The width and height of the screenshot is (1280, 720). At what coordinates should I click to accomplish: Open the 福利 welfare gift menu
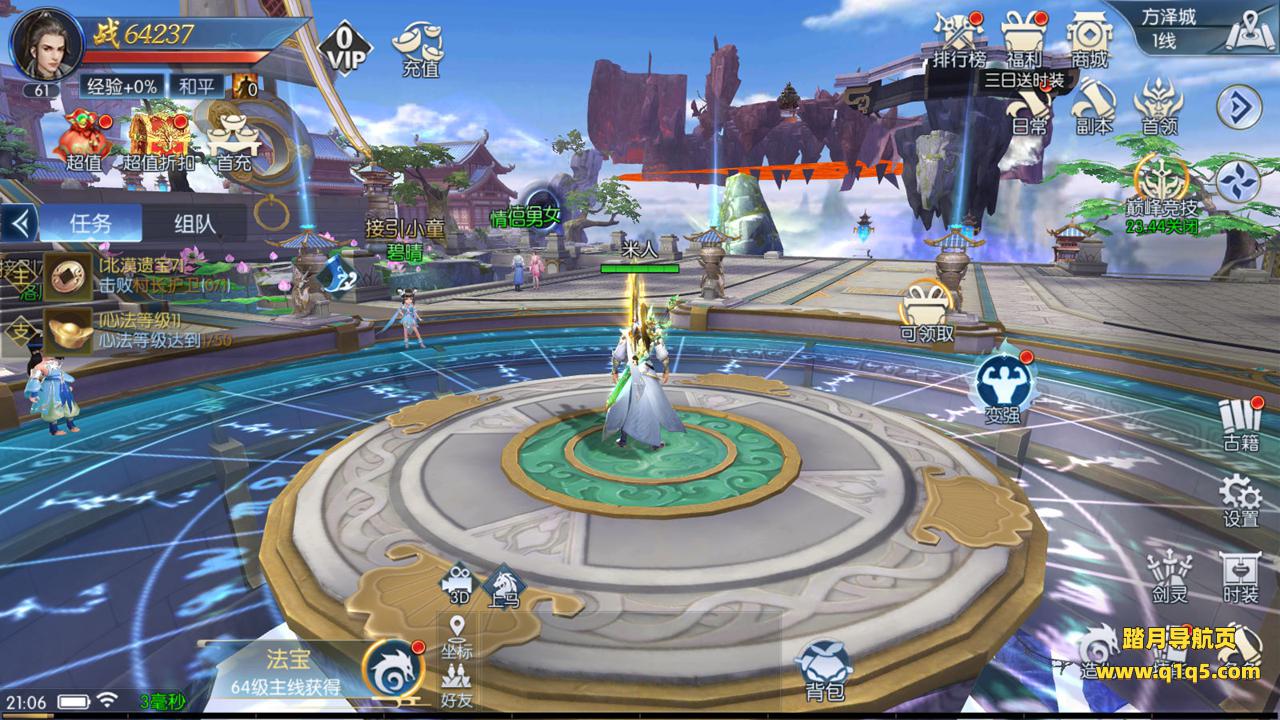(1023, 38)
